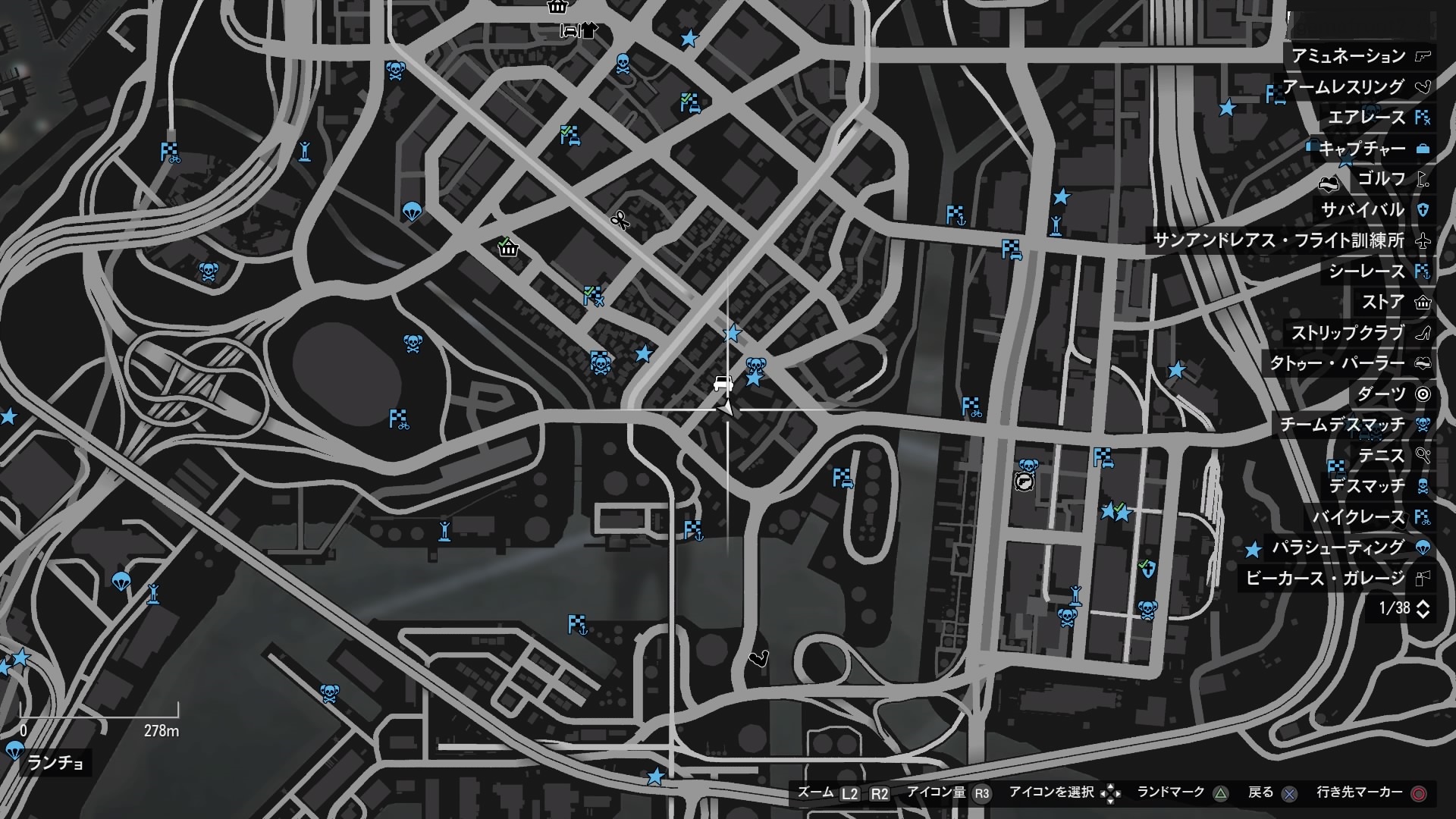The width and height of the screenshot is (1456, 819).
Task: Select the white car marker on the map
Action: (x=723, y=384)
